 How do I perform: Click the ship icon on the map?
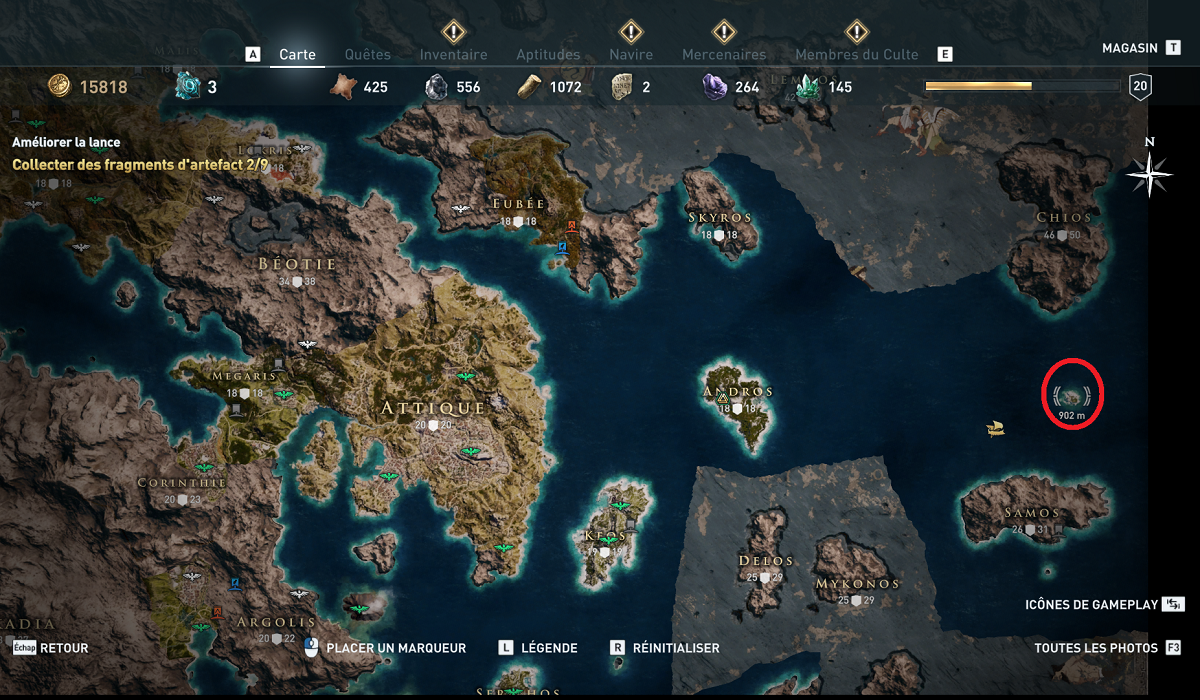click(994, 428)
